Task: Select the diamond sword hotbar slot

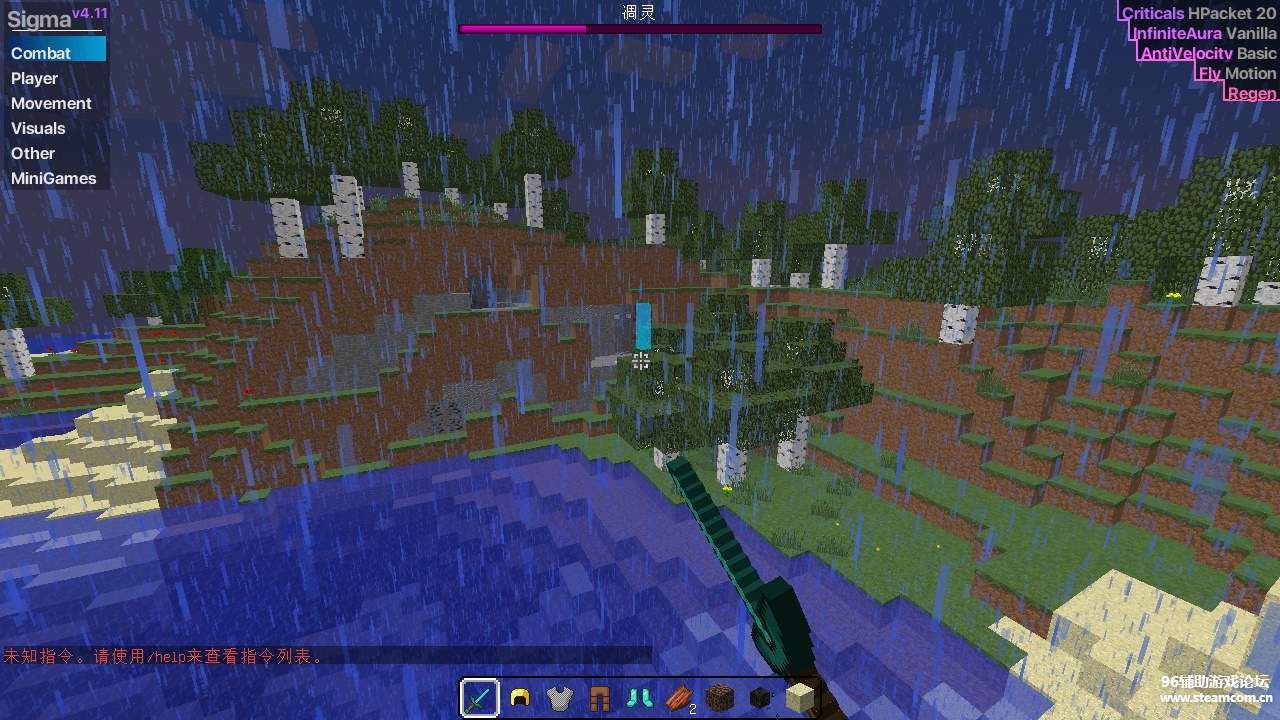Action: coord(480,697)
